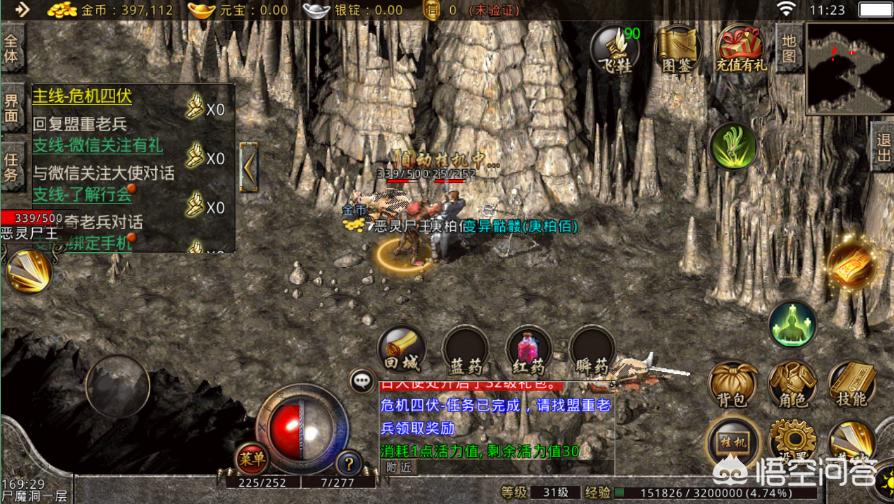Use the 蓝药 mana potion slot

click(x=465, y=351)
